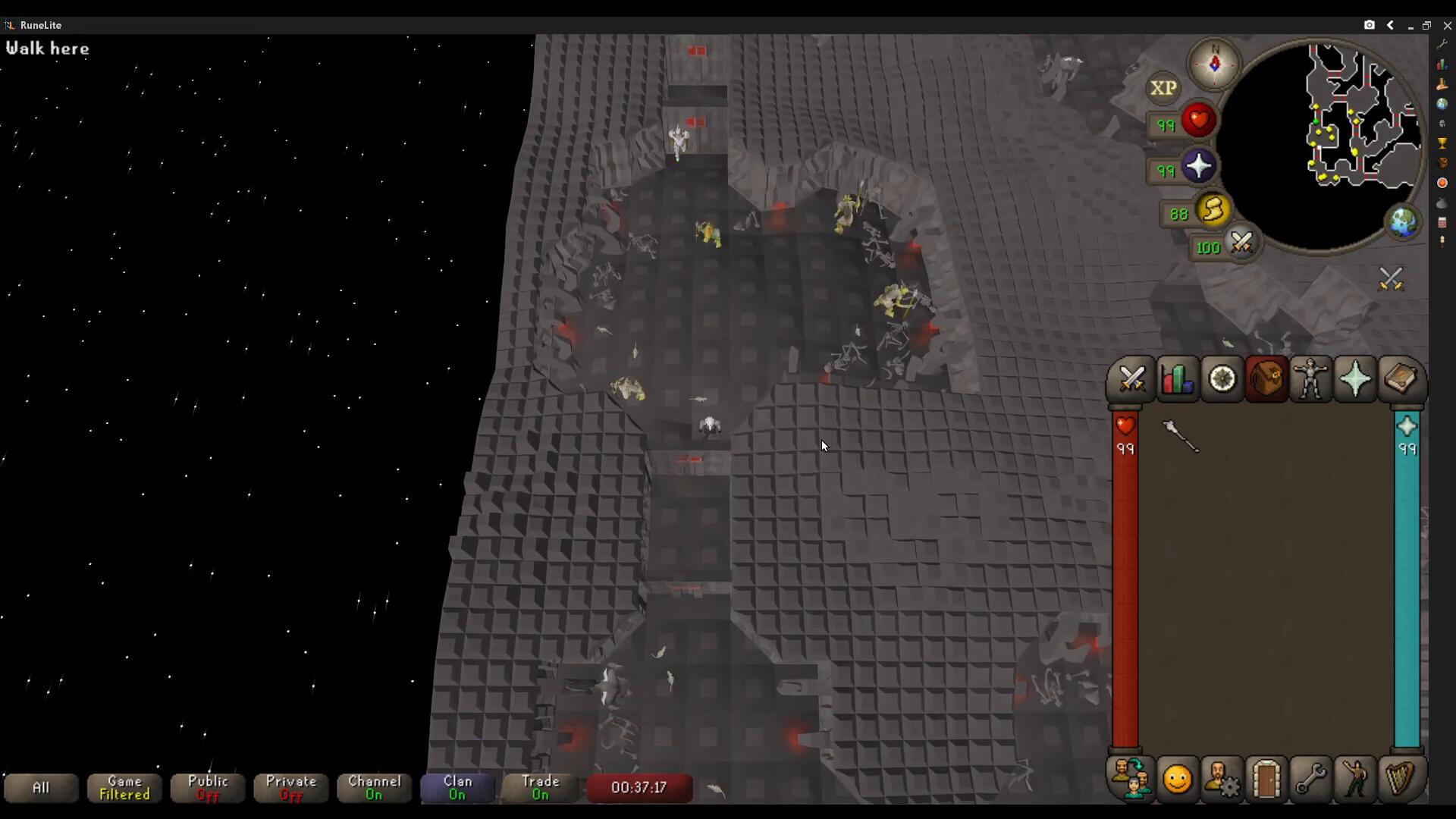Viewport: 1456px width, 819px height.
Task: Click the compass to face north
Action: click(1214, 64)
